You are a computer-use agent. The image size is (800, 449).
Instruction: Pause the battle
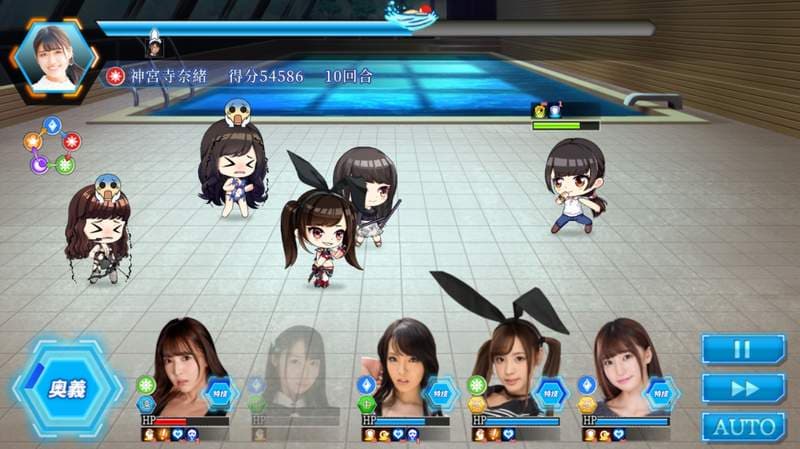point(742,349)
